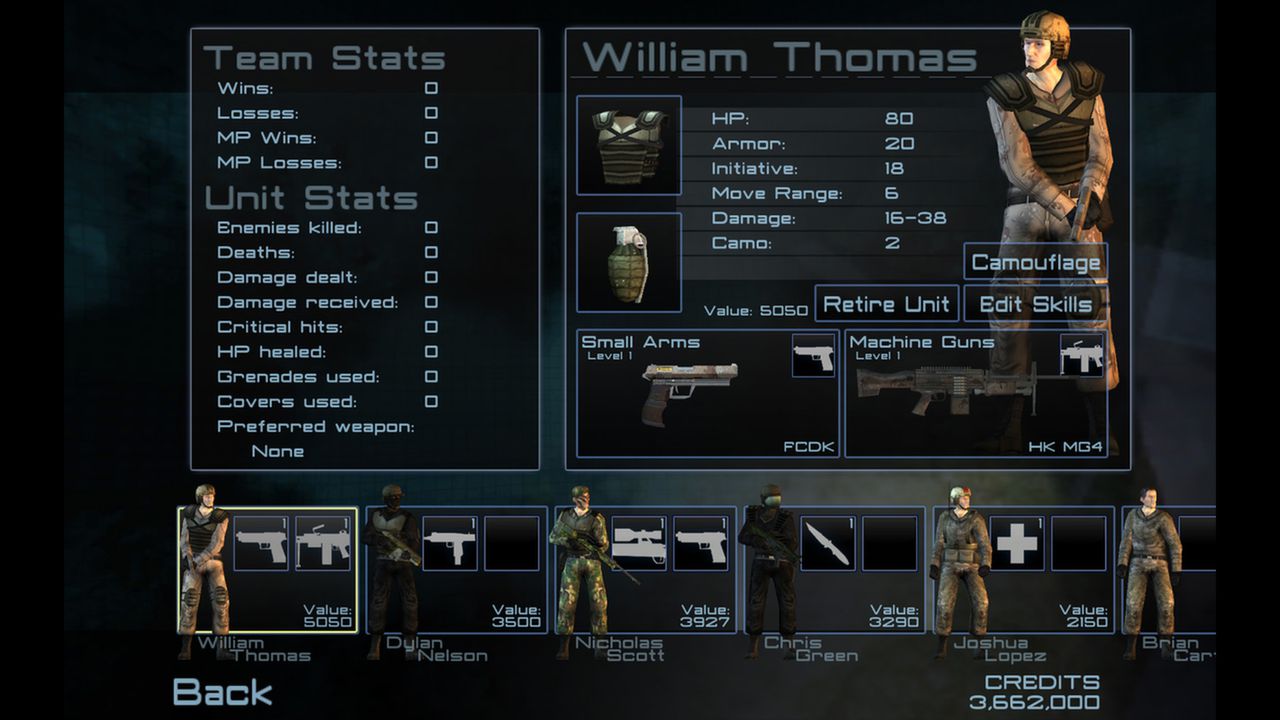Choose the Machine Guns HK MG4 panel

pos(976,393)
